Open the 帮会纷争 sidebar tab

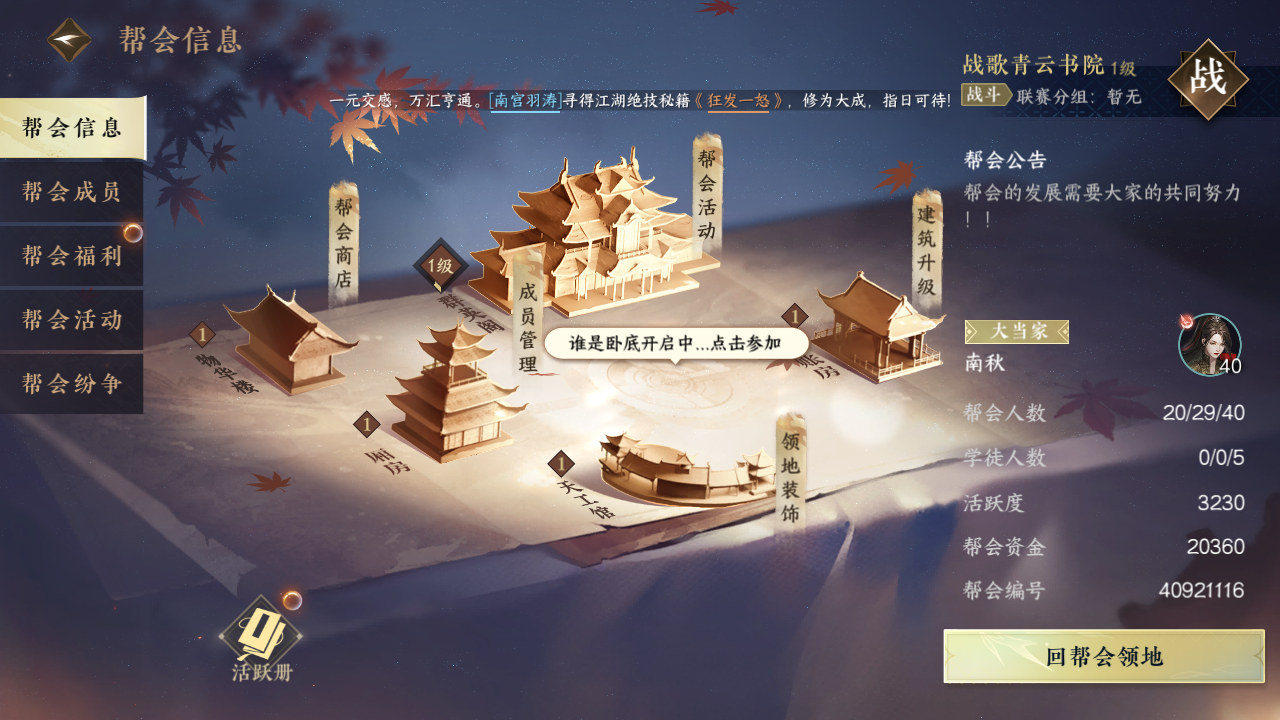tap(70, 384)
